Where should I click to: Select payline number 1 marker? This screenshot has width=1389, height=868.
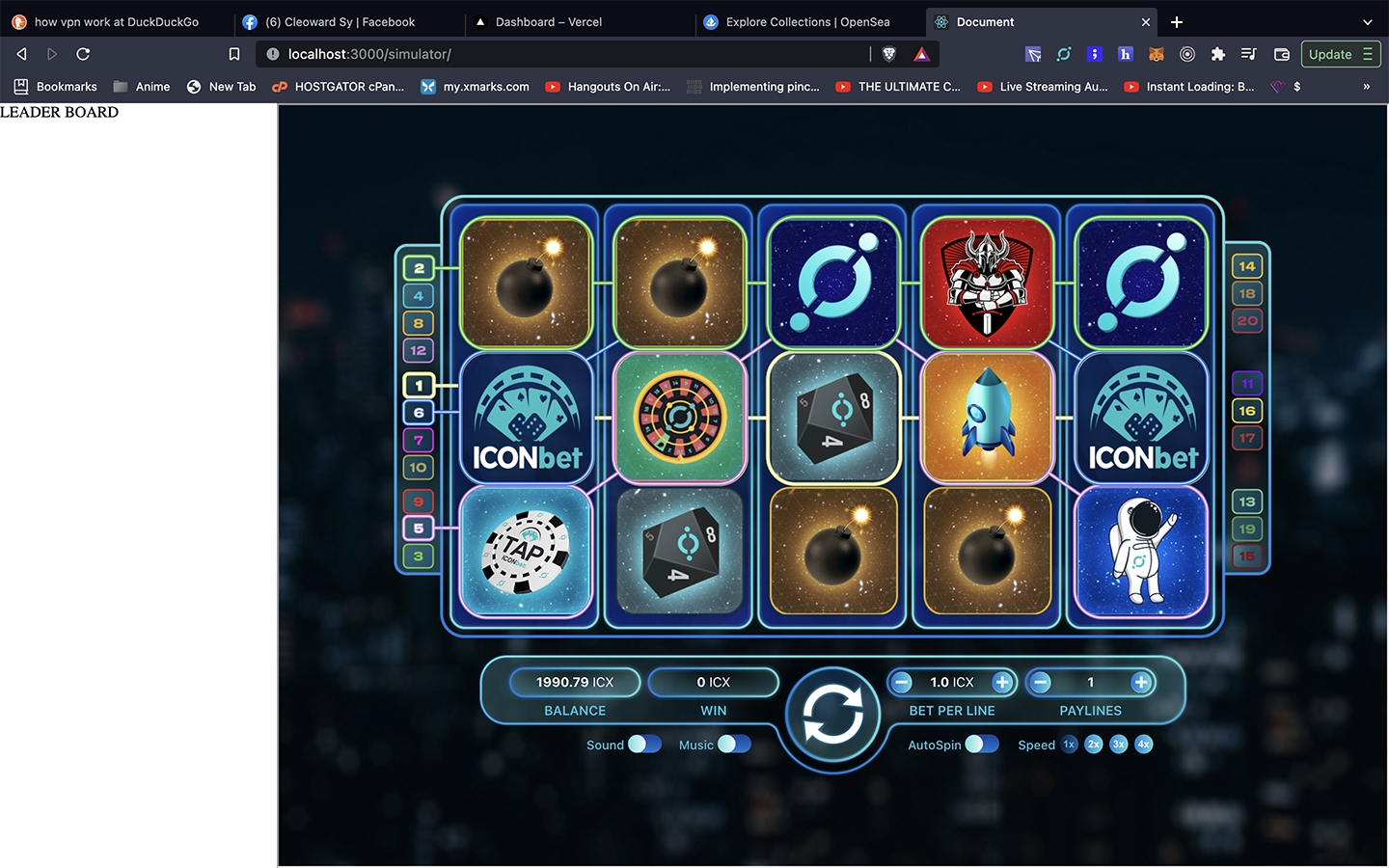point(419,386)
